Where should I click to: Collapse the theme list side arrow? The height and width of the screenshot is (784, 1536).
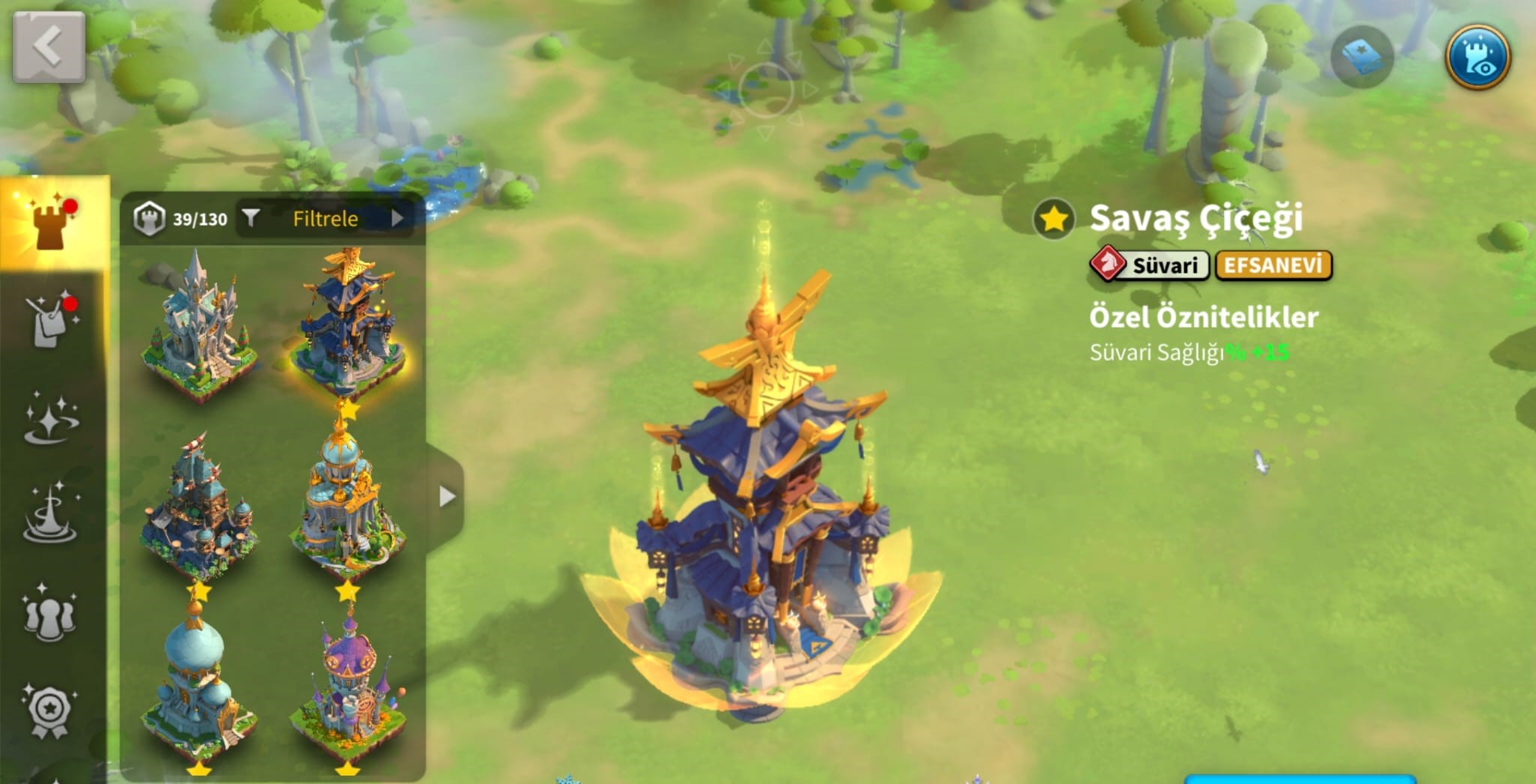pos(447,496)
